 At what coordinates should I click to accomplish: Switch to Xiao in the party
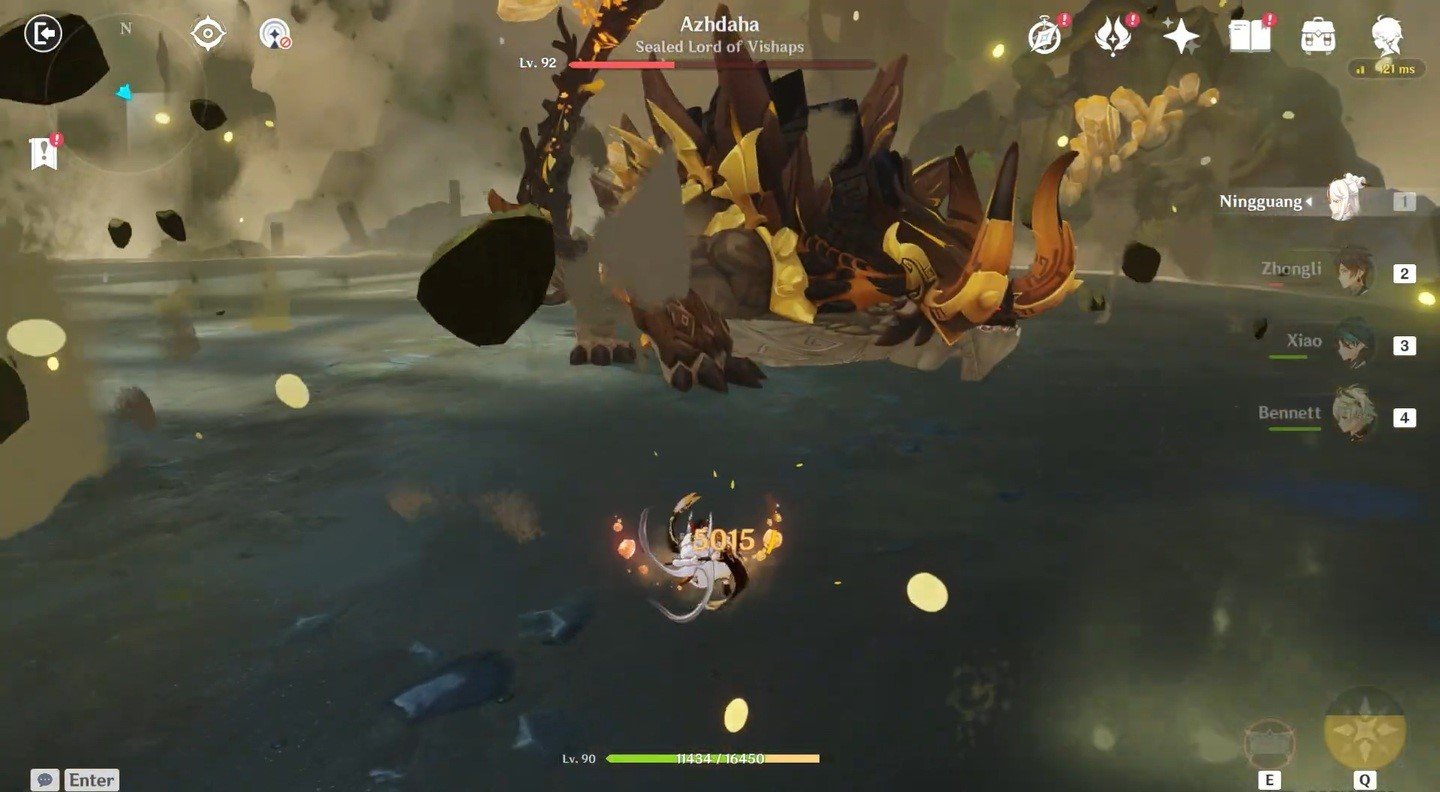(1354, 344)
